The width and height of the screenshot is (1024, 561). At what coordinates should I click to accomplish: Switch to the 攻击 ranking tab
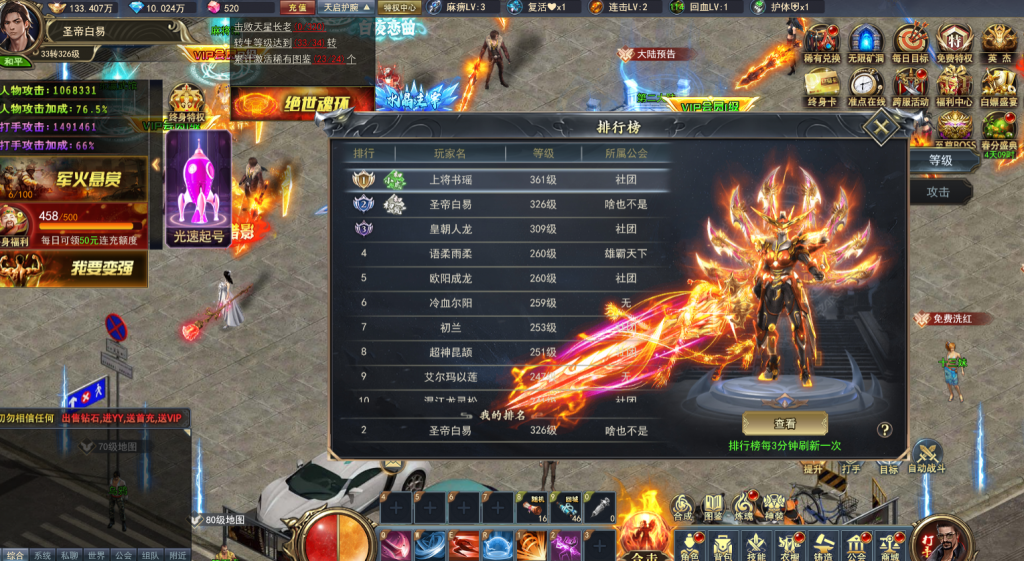point(938,192)
